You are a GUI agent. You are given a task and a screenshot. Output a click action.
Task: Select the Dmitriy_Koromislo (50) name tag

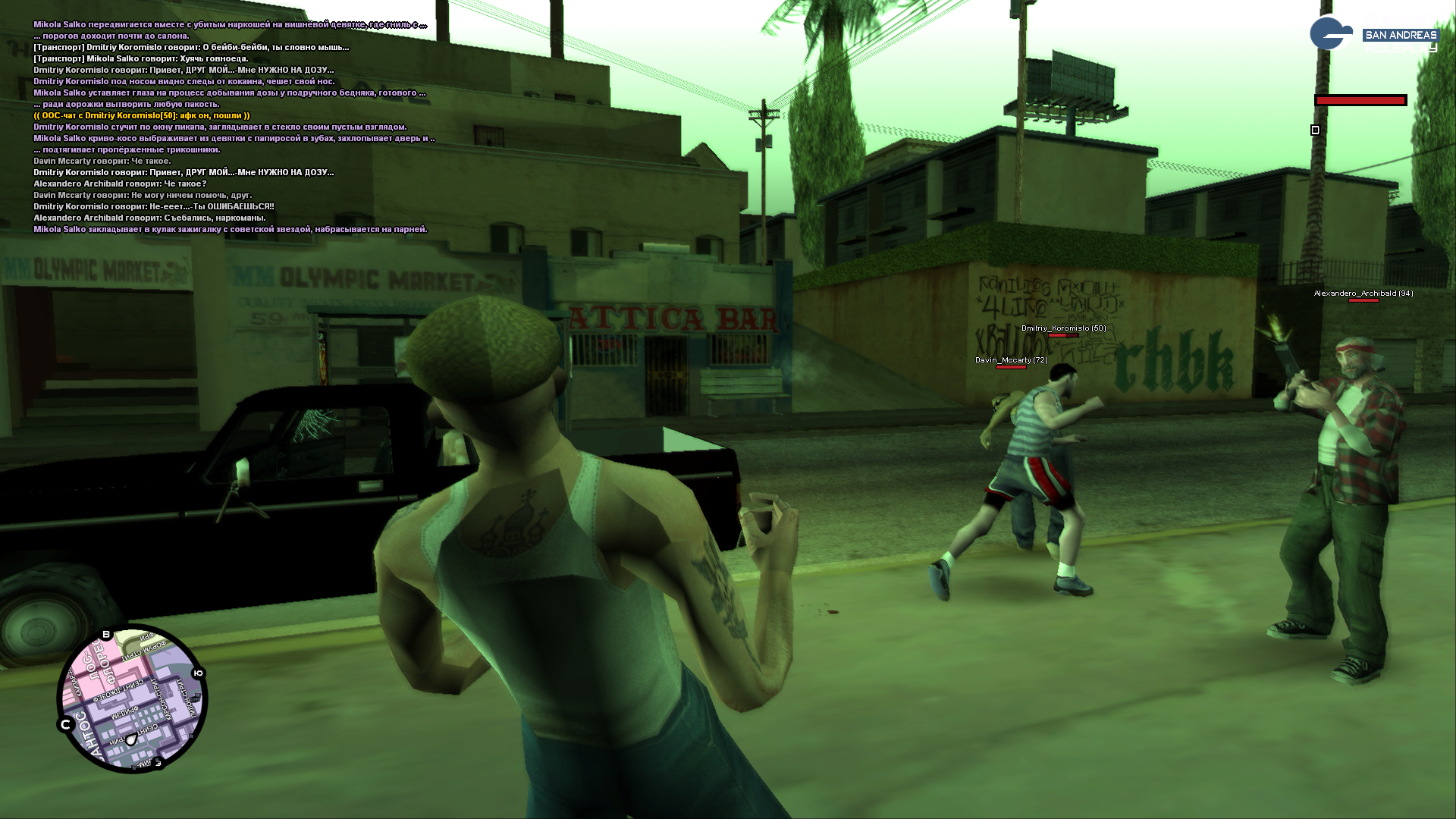coord(1063,328)
